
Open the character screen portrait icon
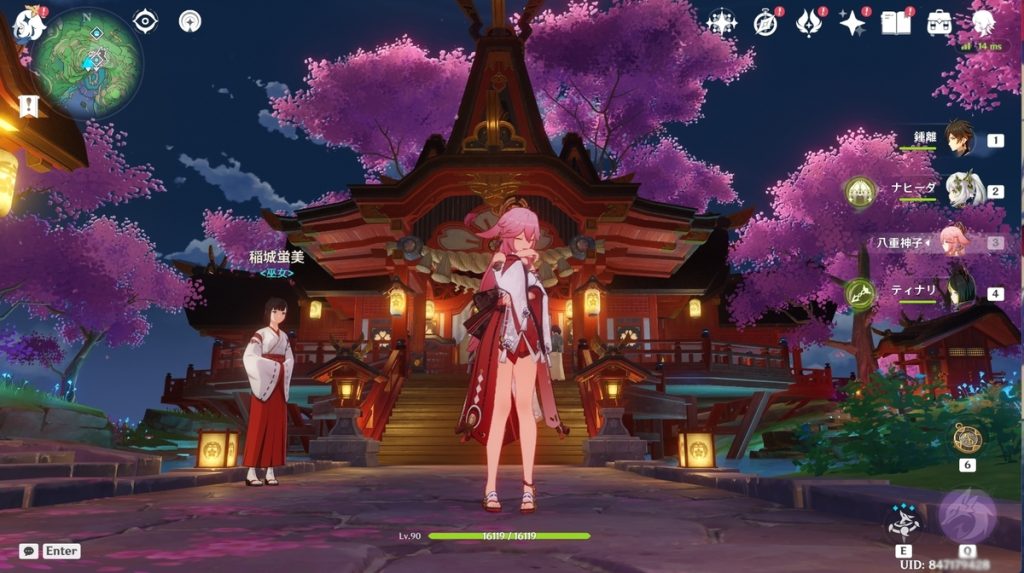(983, 23)
